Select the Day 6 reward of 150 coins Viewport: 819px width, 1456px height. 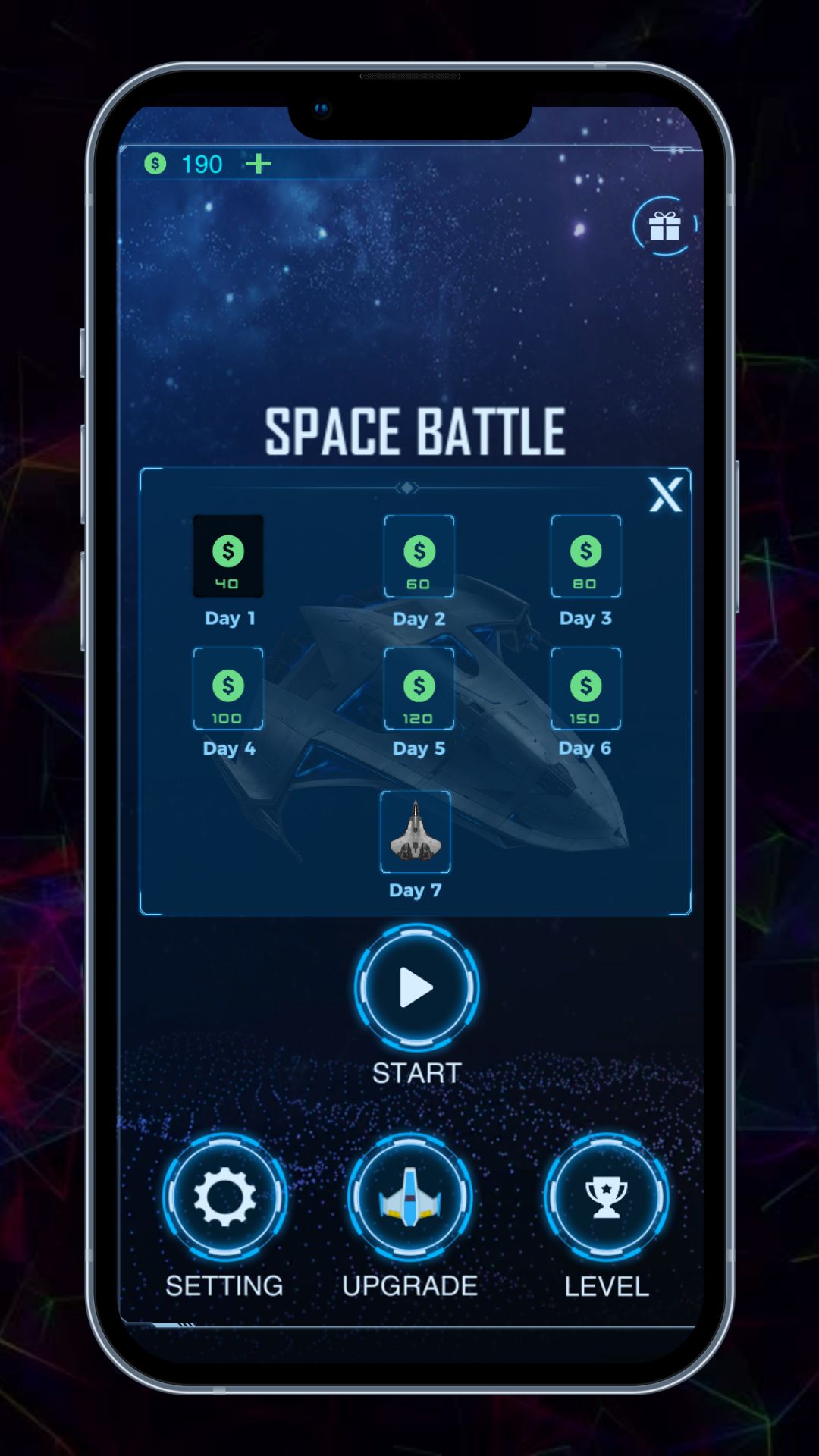pos(585,689)
